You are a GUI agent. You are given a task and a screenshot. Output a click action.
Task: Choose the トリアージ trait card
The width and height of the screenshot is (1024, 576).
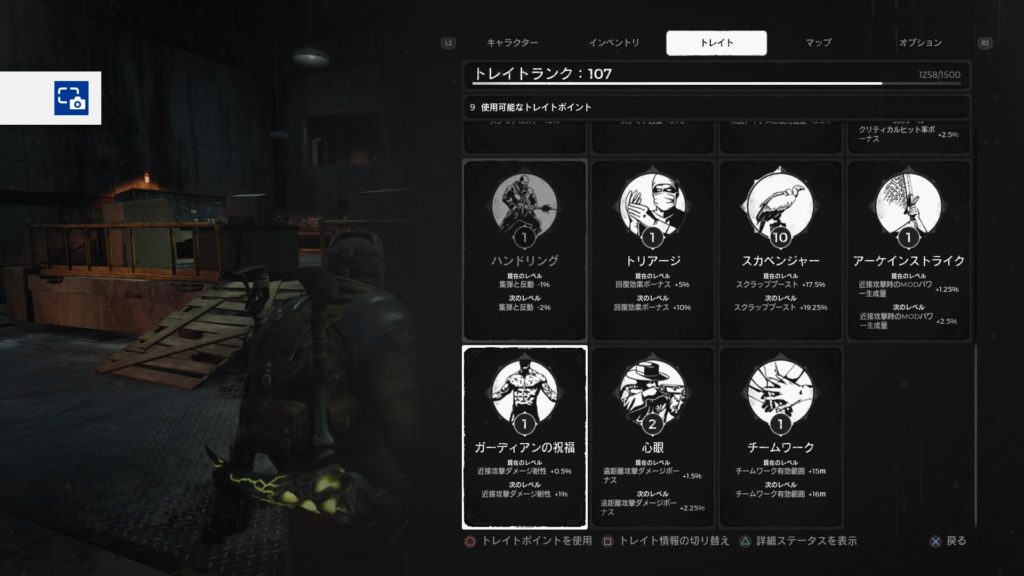pos(653,249)
